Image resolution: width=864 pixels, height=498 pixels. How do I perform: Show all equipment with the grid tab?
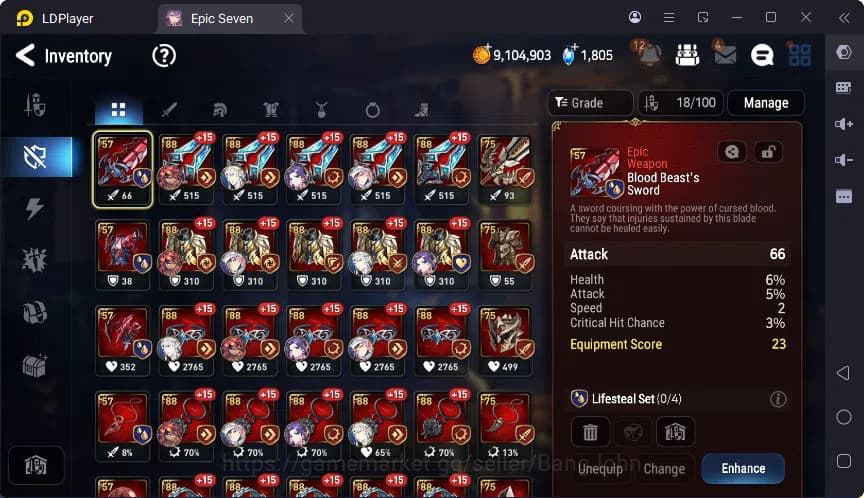coord(118,110)
